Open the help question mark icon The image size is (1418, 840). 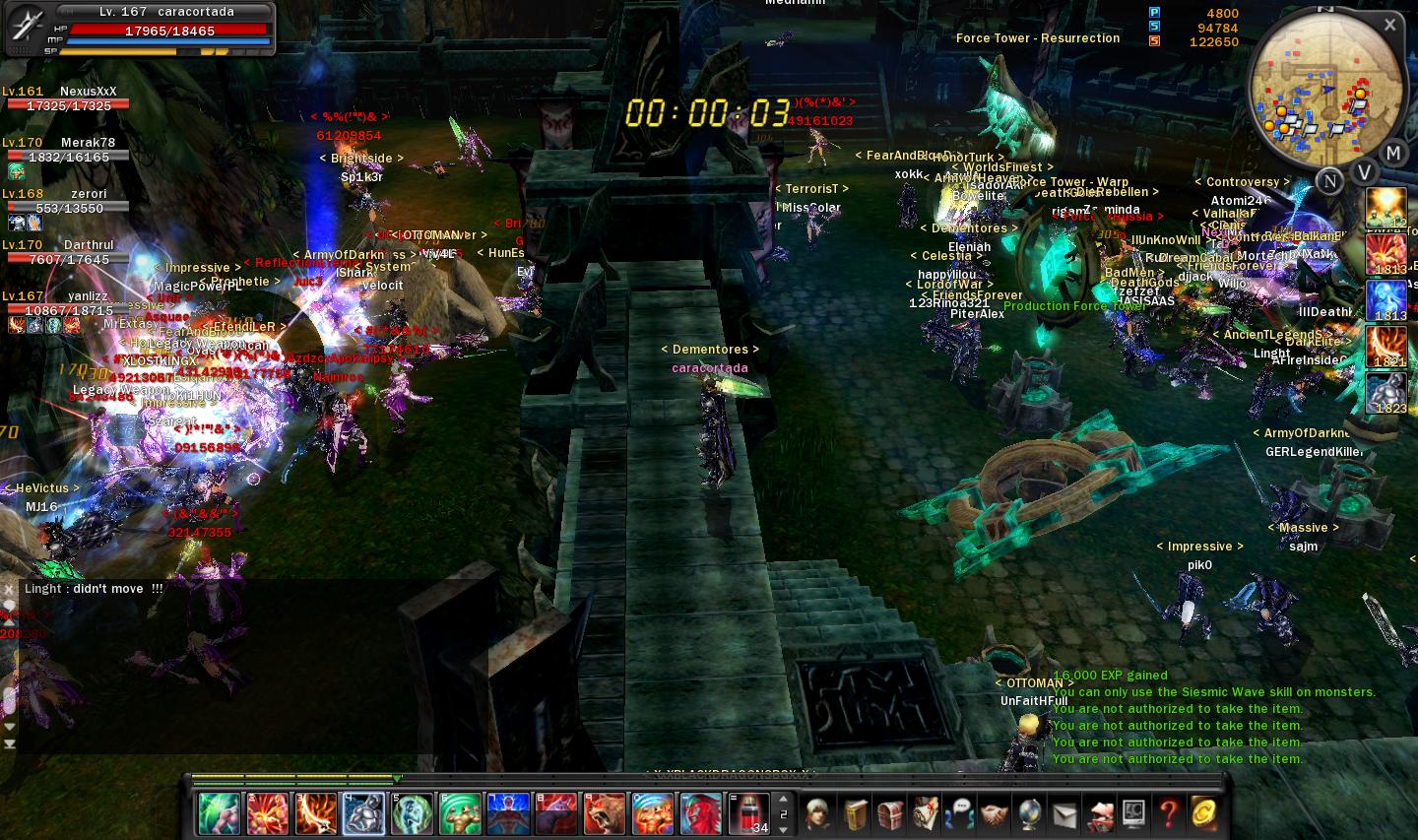pos(1167,813)
